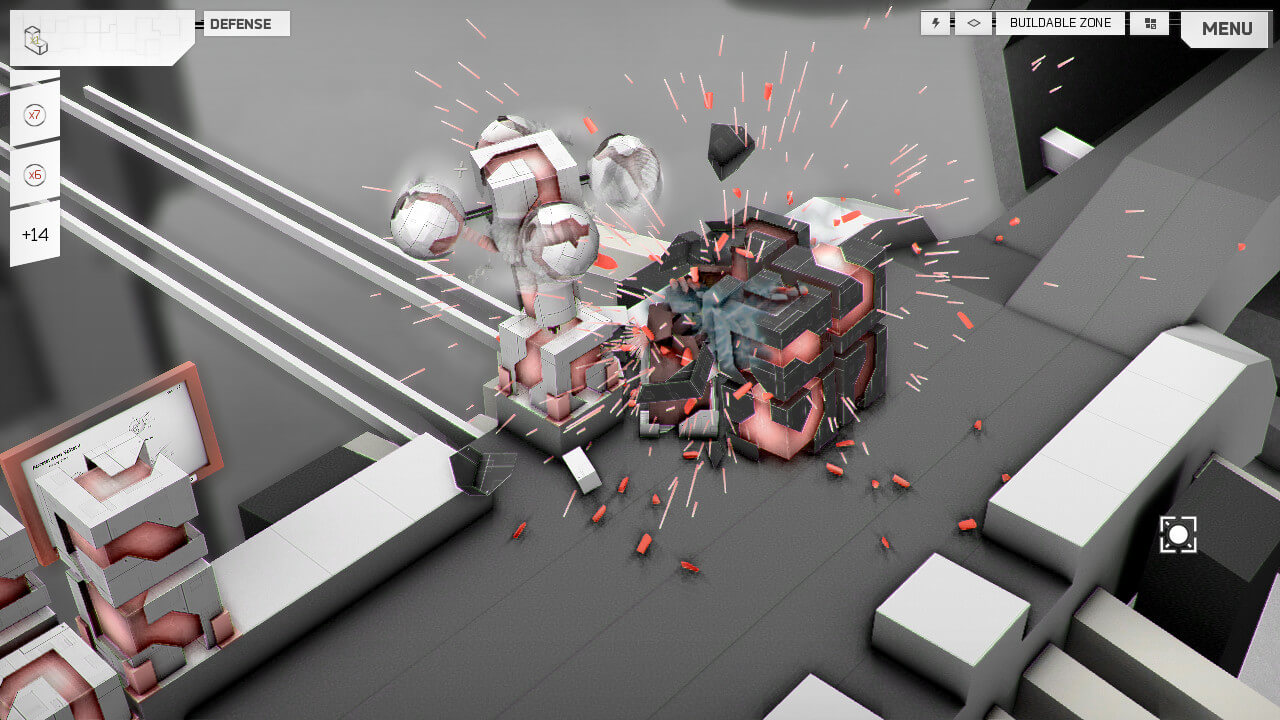Select the diamond layer view button
Viewport: 1280px width, 720px height.
tap(973, 23)
